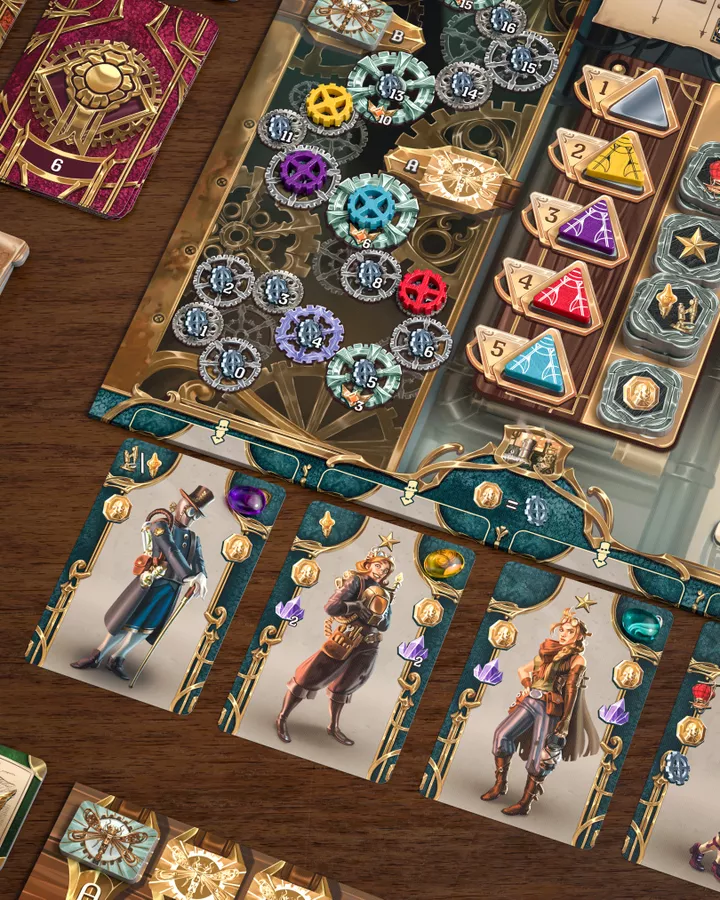Click the gear space numbered 13

[391, 88]
